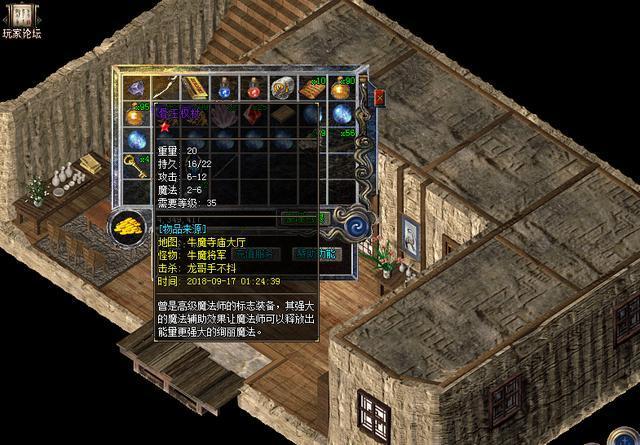The height and width of the screenshot is (445, 640).
Task: Select the orange scroll stack marked x10
Action: pyautogui.click(x=312, y=87)
